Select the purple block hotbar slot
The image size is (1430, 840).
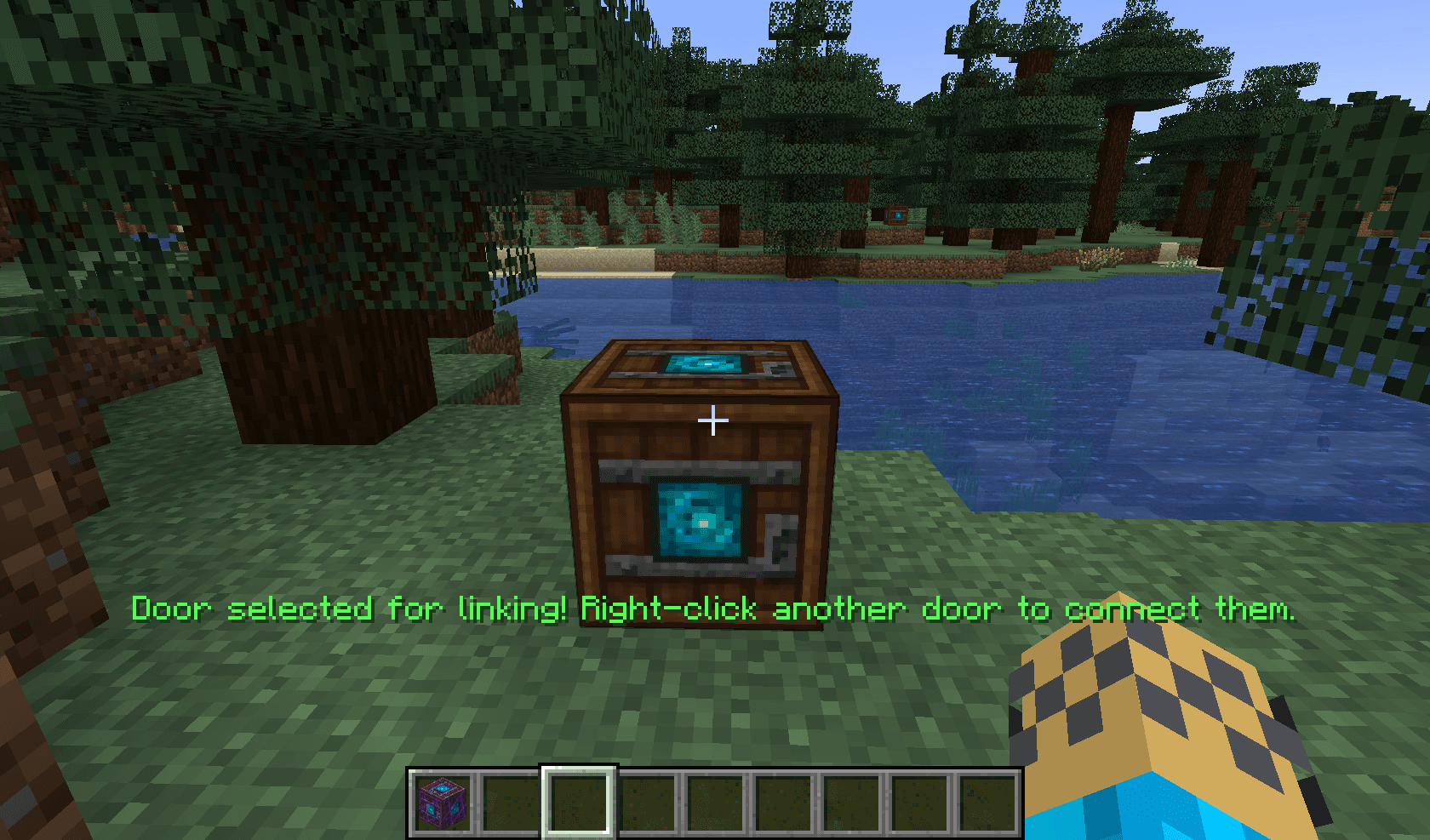(443, 802)
